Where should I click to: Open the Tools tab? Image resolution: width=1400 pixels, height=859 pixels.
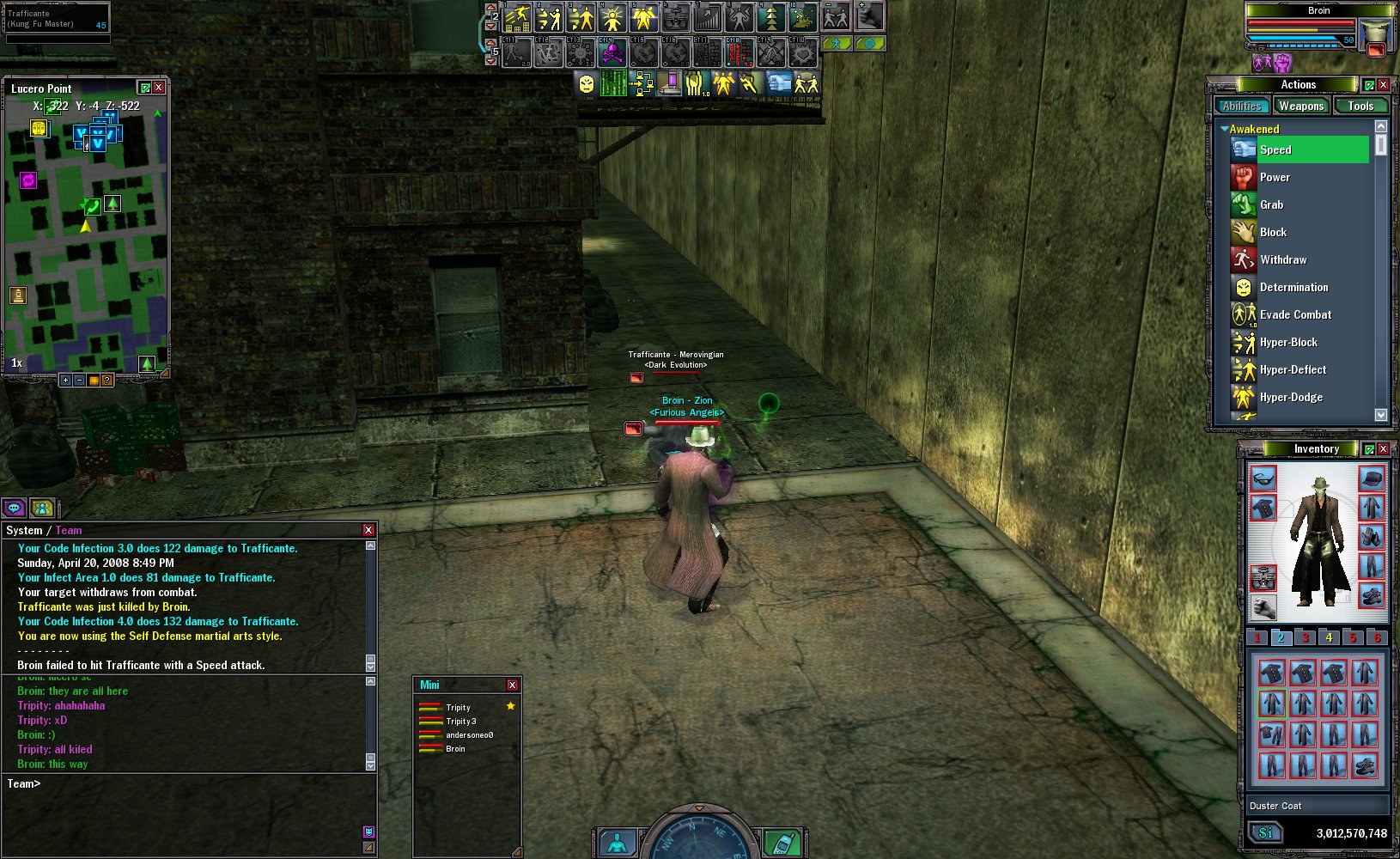coord(1360,106)
